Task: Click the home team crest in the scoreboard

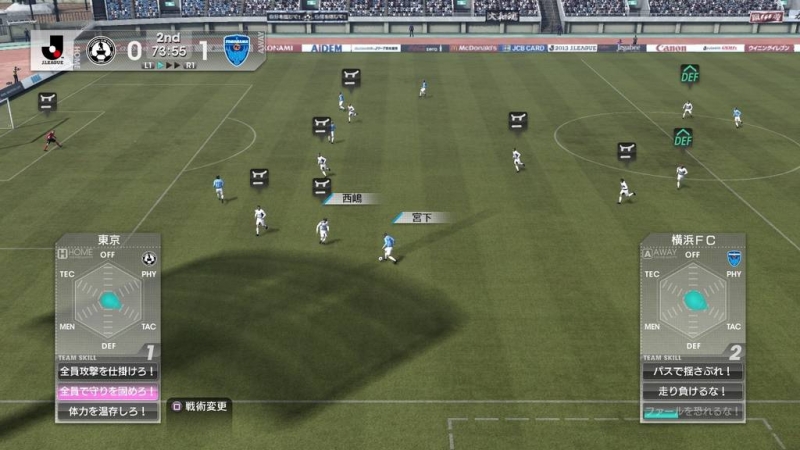Action: coord(101,49)
